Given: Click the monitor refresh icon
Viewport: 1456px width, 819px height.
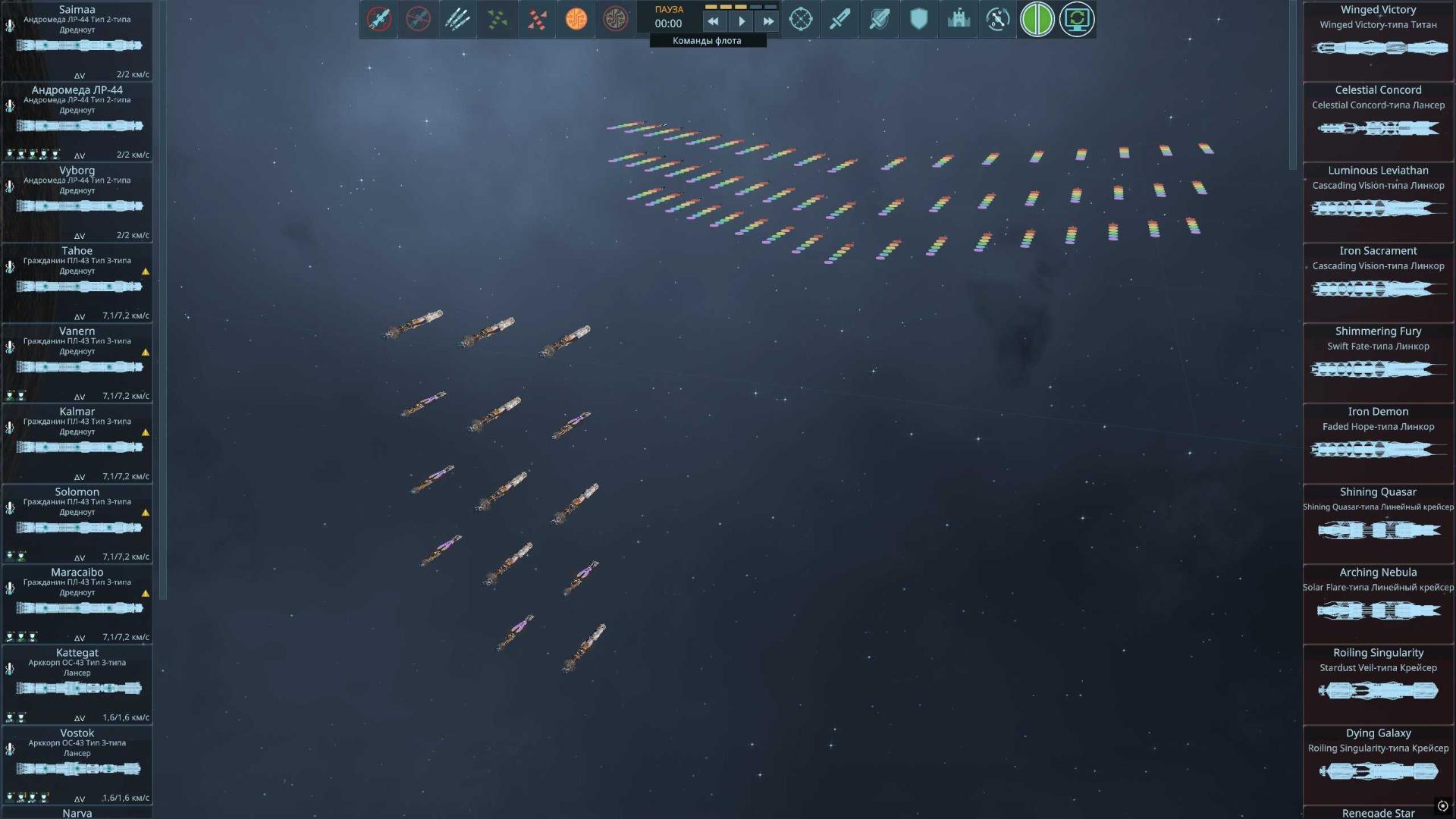Looking at the screenshot, I should (1077, 20).
